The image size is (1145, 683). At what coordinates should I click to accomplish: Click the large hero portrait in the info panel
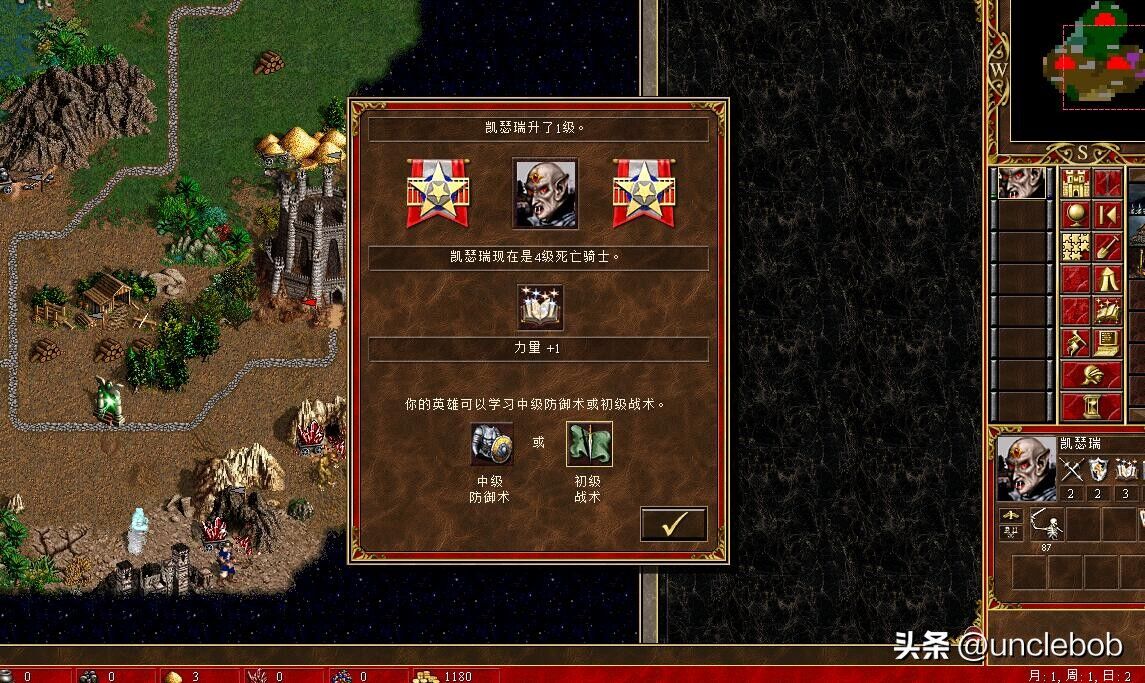coord(1024,467)
